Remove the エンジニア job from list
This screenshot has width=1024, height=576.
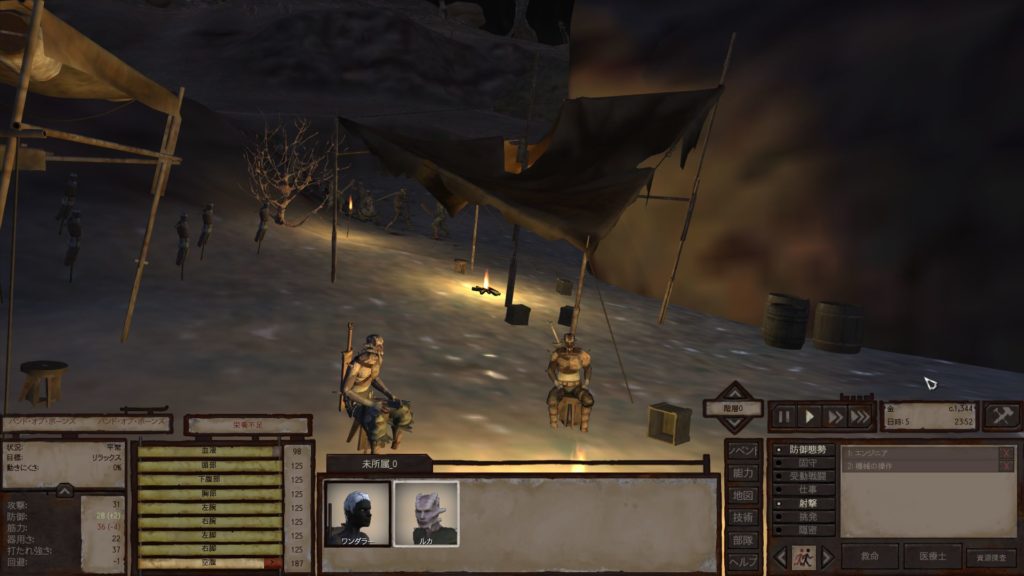pyautogui.click(x=1006, y=453)
